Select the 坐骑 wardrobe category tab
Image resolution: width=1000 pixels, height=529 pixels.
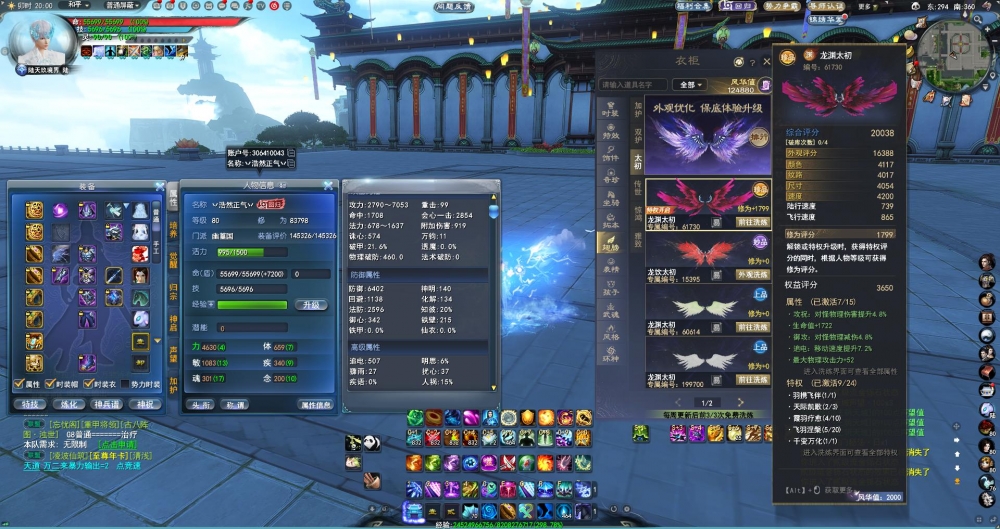(611, 201)
